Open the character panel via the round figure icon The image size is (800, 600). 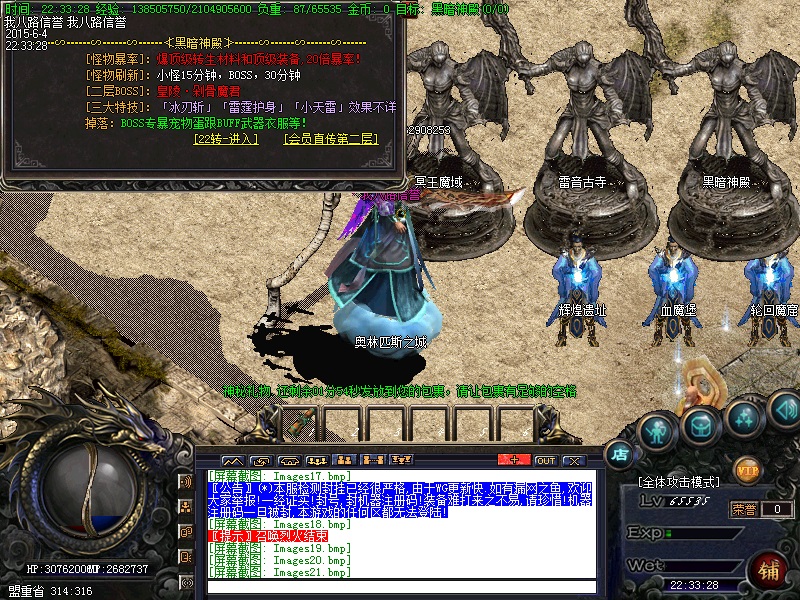(x=657, y=432)
